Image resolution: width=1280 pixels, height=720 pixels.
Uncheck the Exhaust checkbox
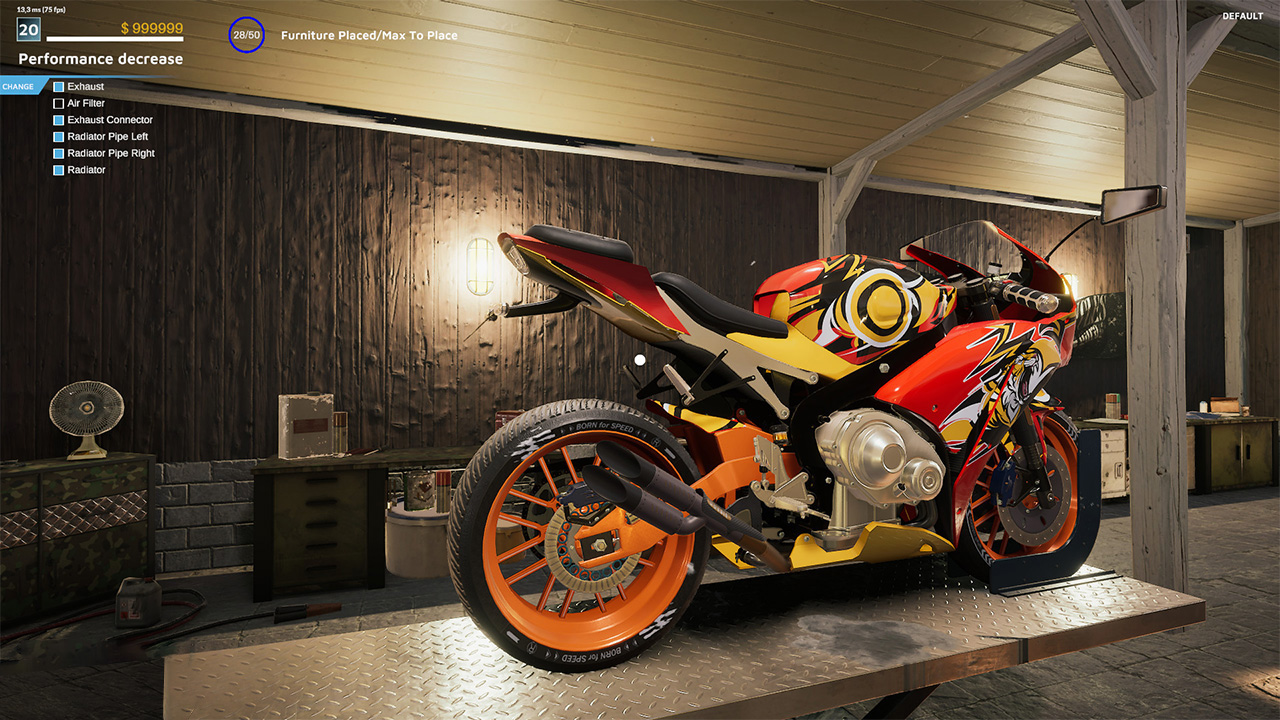coord(59,86)
